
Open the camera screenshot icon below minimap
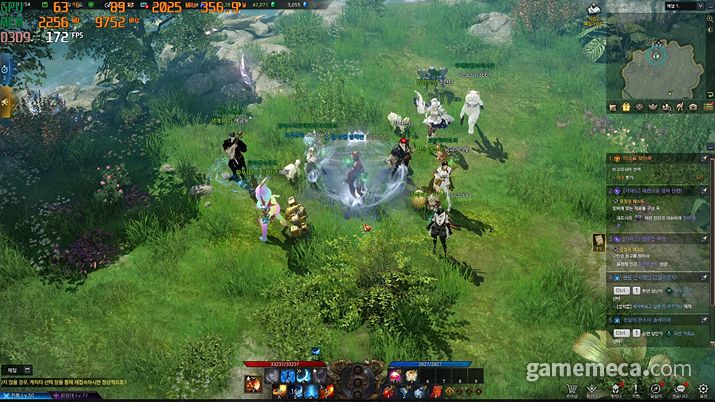pyautogui.click(x=693, y=107)
